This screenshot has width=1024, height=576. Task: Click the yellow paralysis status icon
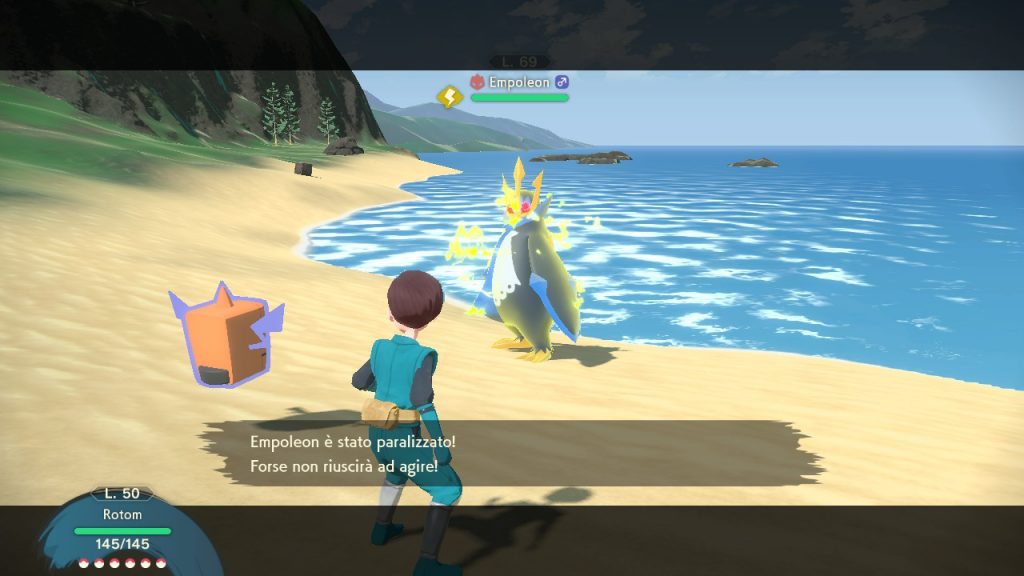click(450, 96)
